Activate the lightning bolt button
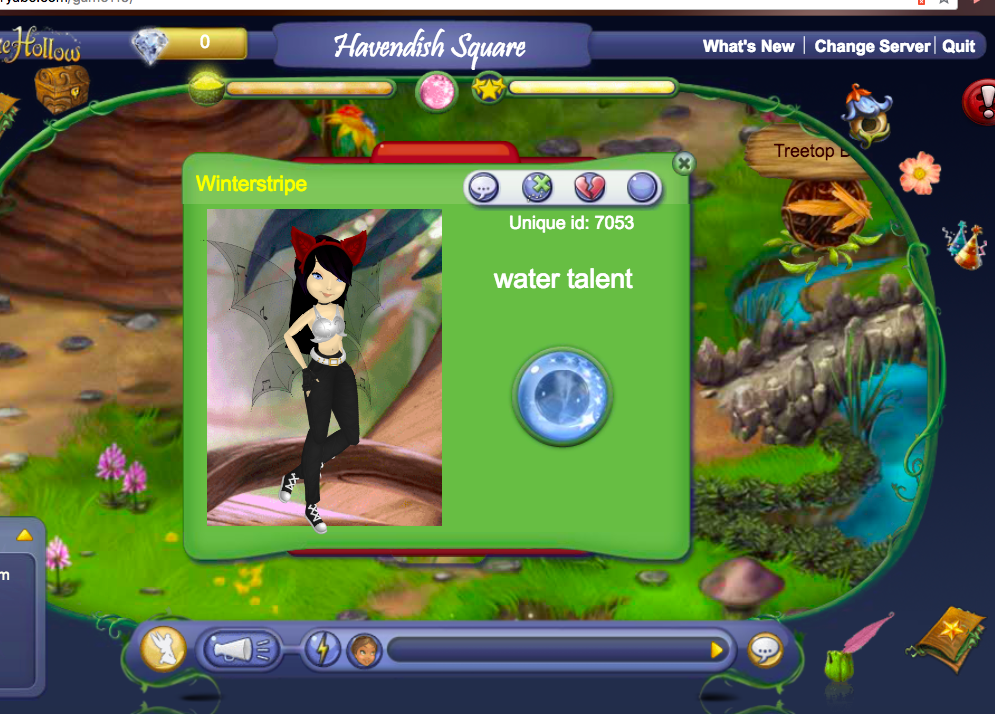This screenshot has height=714, width=995. tap(322, 650)
